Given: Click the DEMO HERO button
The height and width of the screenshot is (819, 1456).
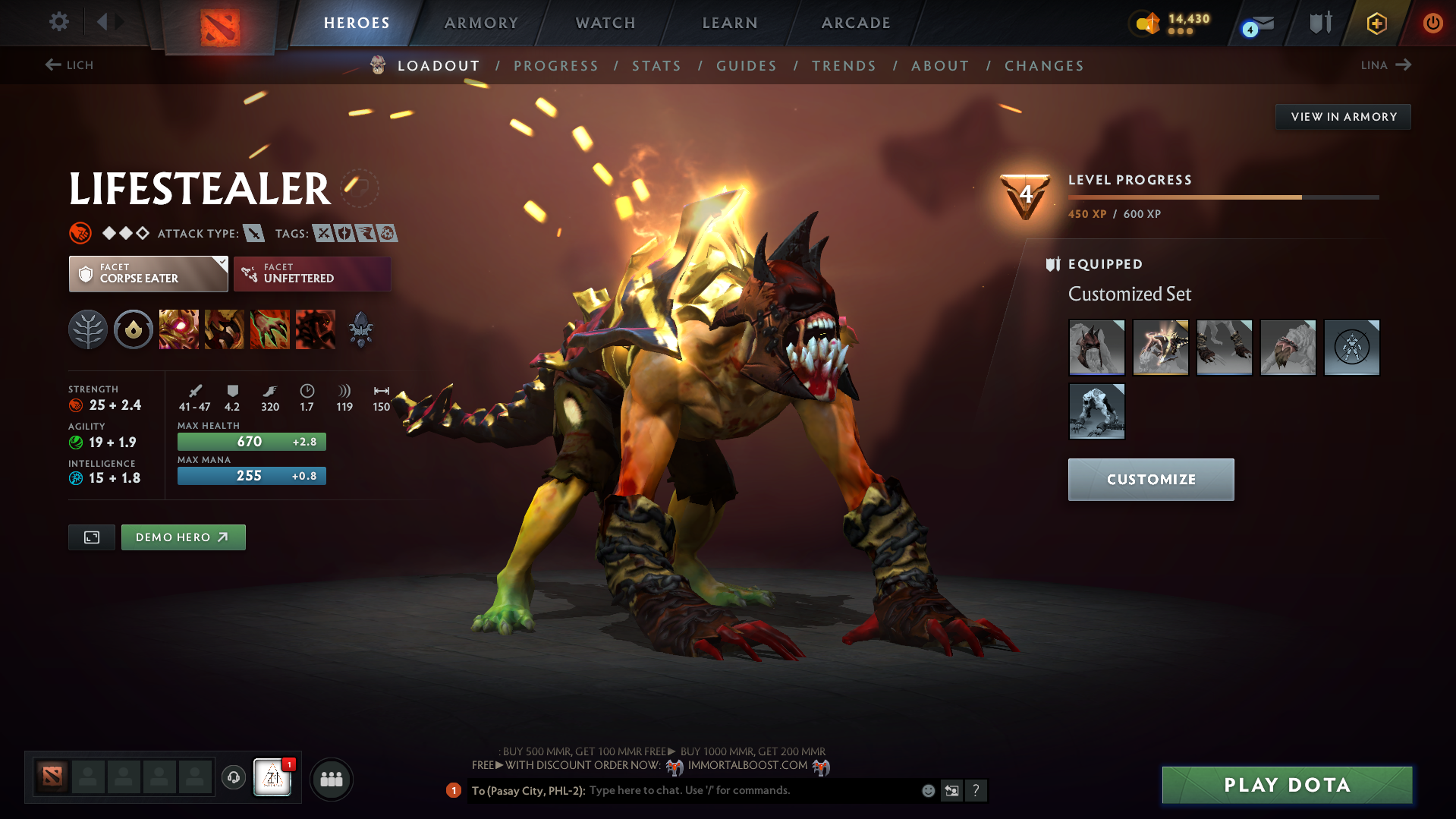Looking at the screenshot, I should [183, 537].
